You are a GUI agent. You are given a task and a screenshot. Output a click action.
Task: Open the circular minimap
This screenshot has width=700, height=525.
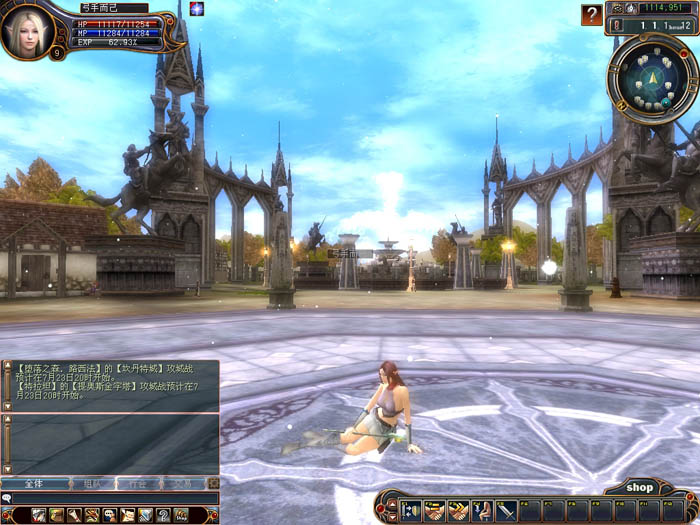(653, 78)
